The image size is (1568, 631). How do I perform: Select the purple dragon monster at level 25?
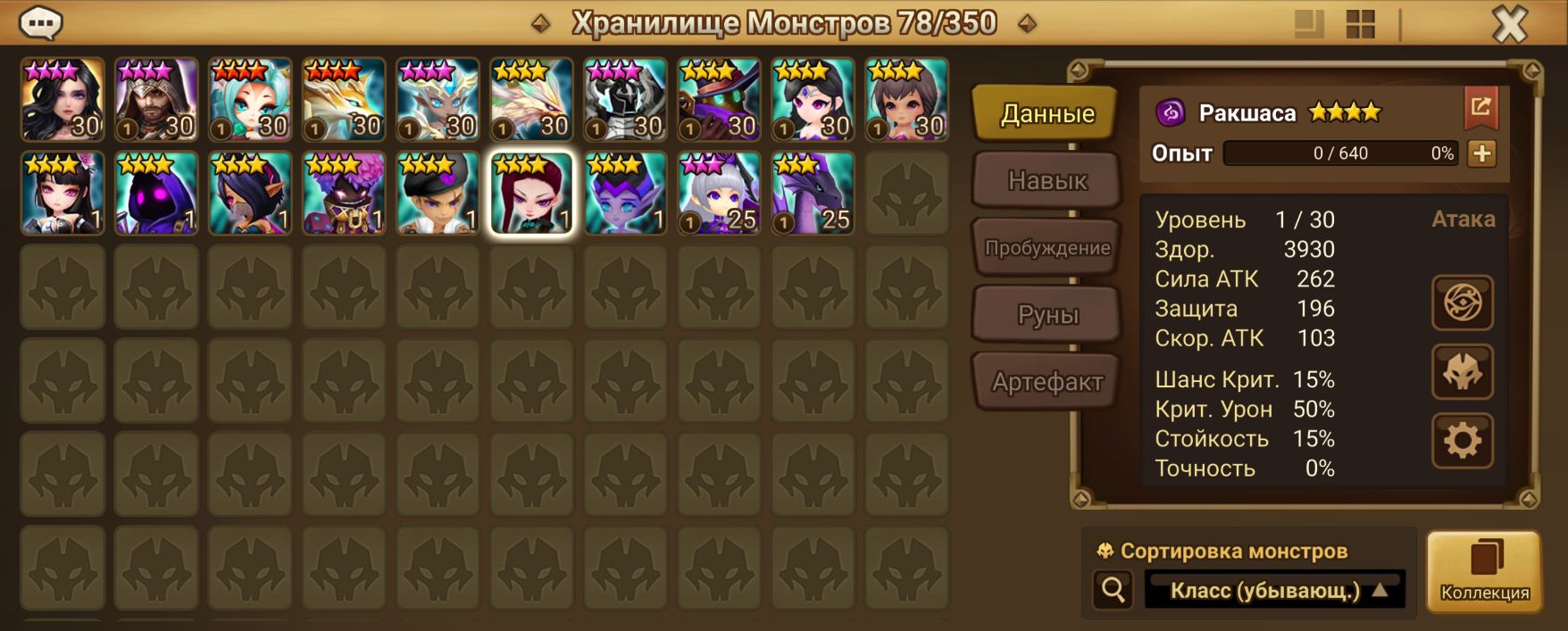[812, 194]
